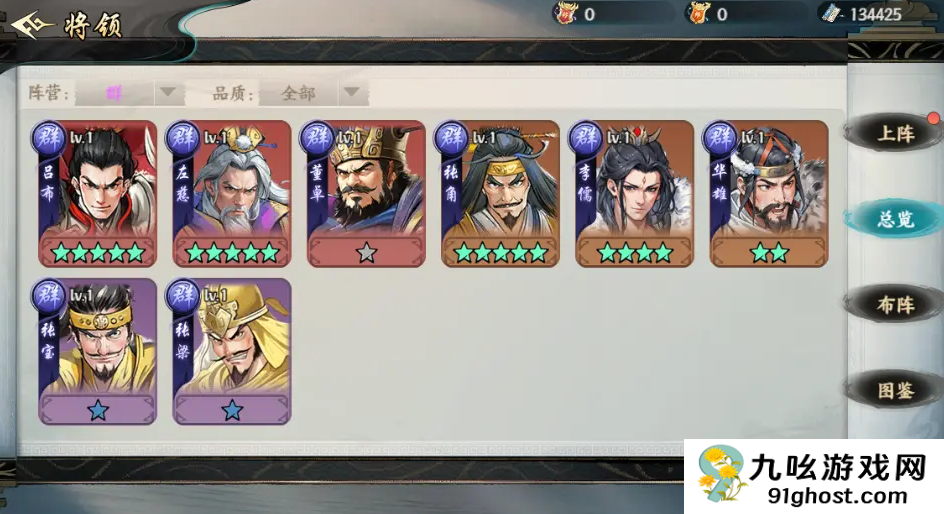Choose the 董卓 general card
Screen dimensions: 944x514
click(366, 193)
